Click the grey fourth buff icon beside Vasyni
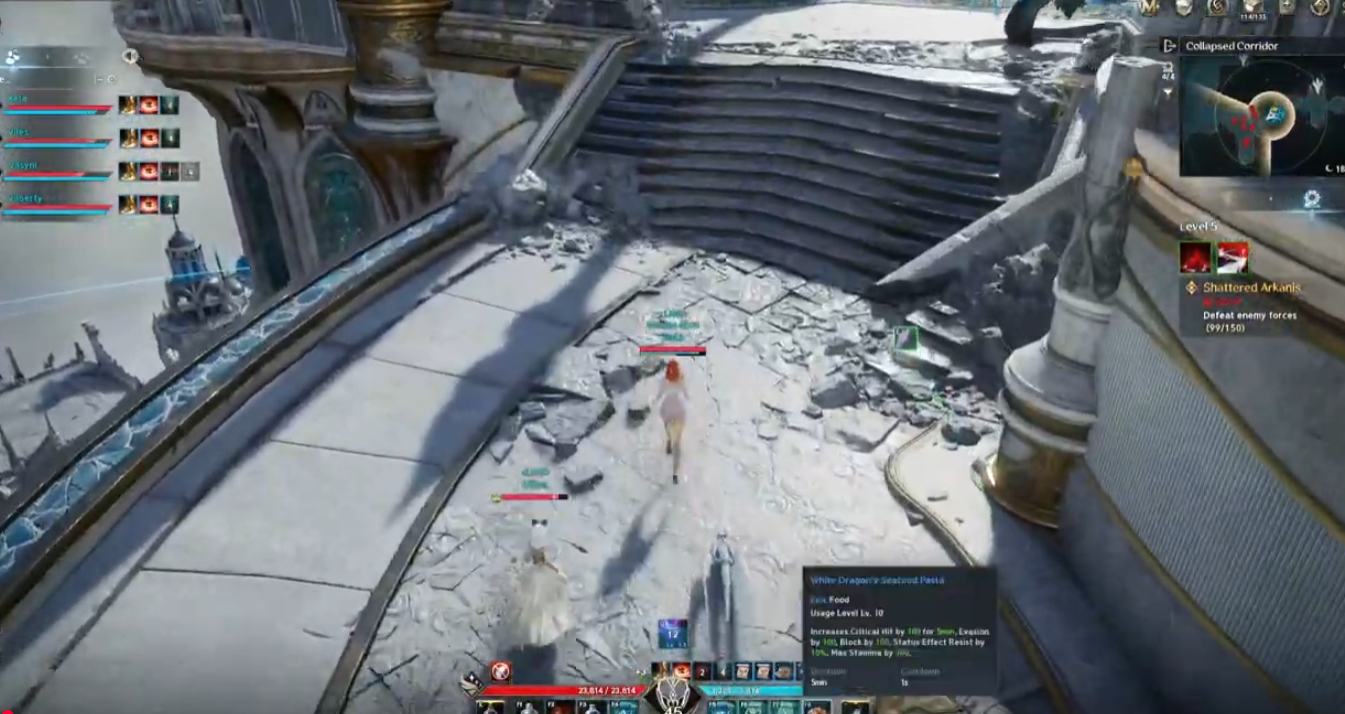 [x=190, y=171]
